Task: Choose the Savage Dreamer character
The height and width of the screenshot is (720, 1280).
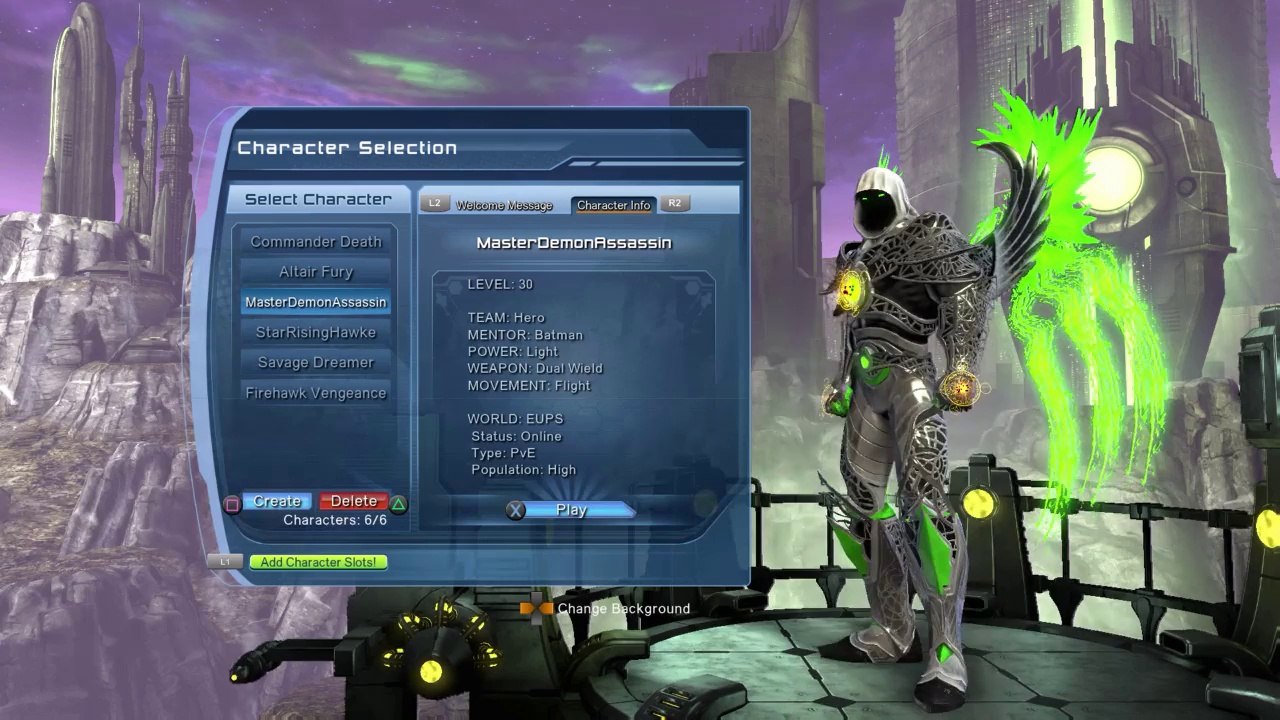Action: (316, 362)
